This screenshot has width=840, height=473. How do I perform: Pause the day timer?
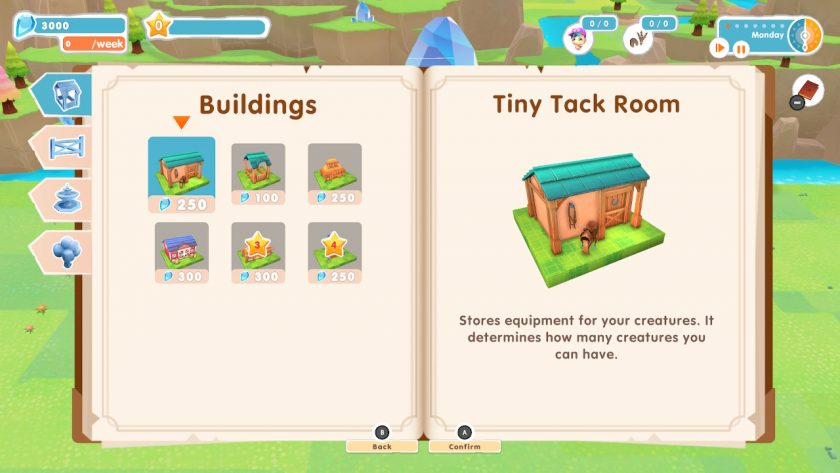[741, 47]
